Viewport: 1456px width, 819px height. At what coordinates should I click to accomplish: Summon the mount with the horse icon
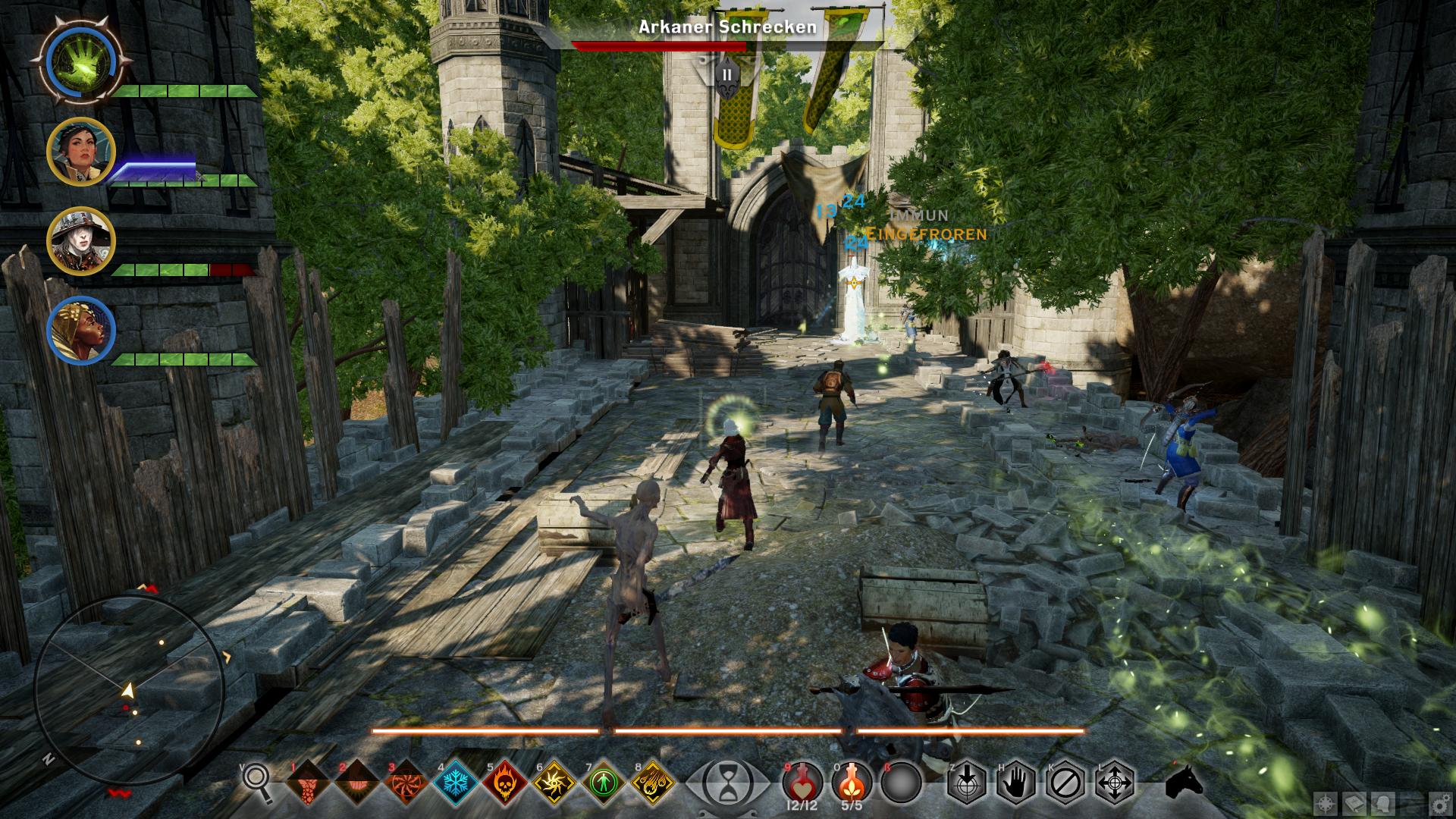click(x=1184, y=781)
